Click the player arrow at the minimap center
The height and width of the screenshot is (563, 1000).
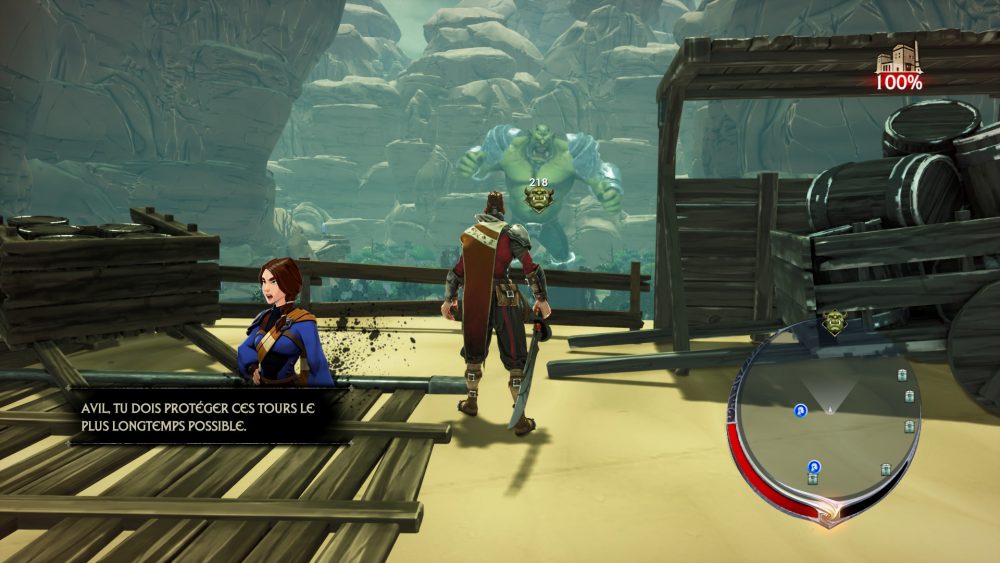(829, 407)
